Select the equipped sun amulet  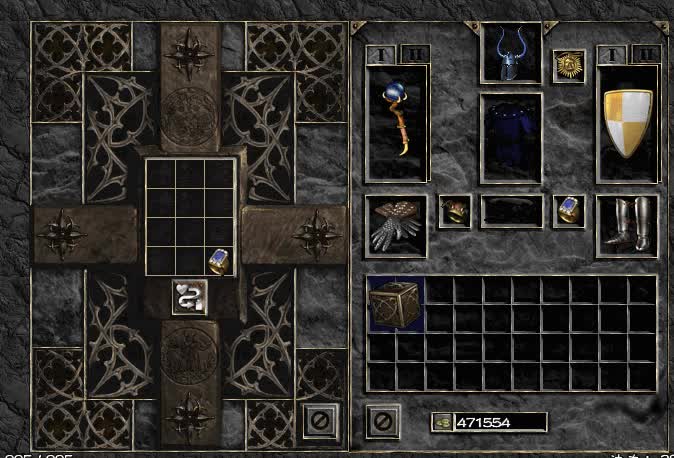(x=569, y=66)
